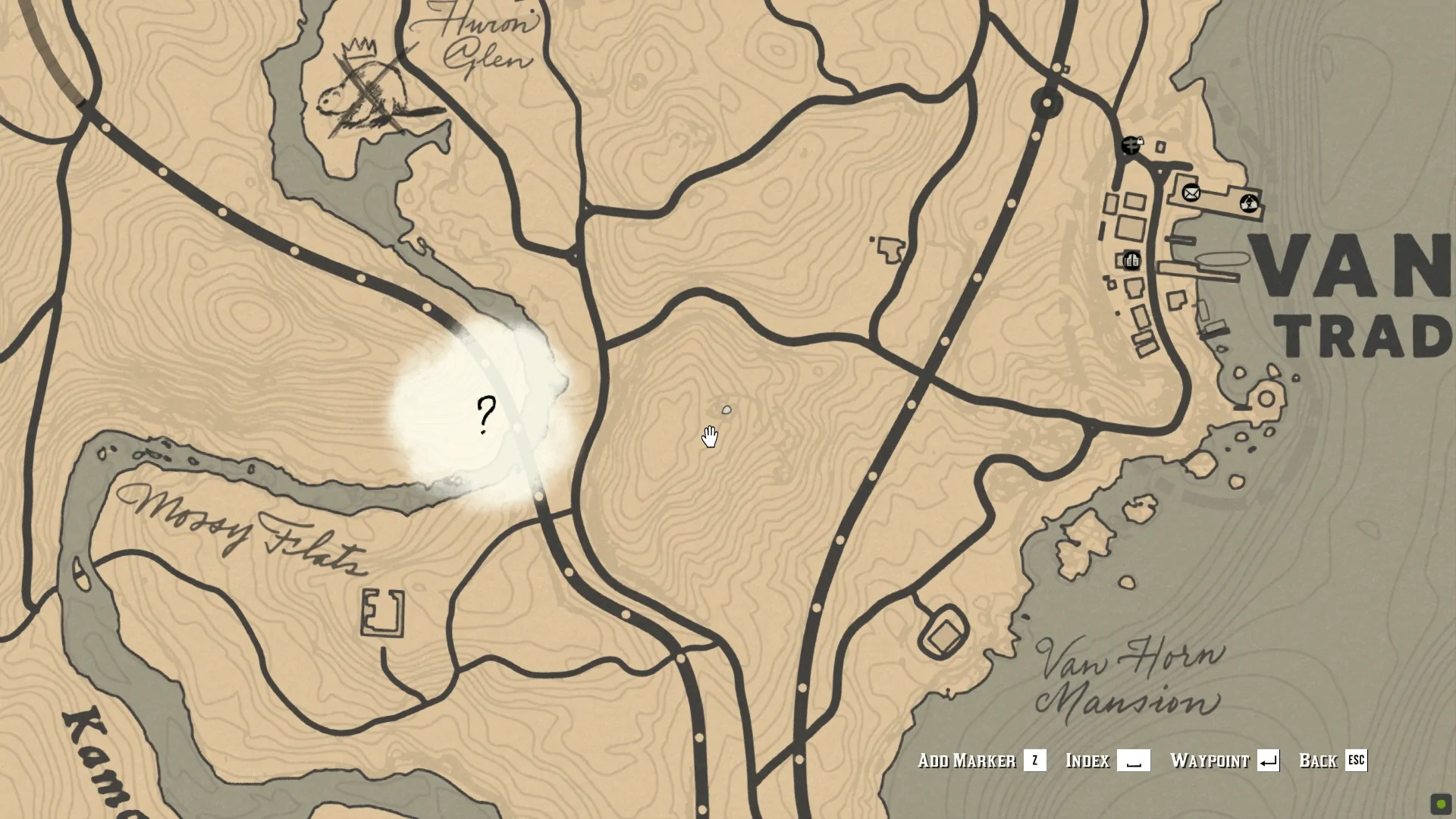The height and width of the screenshot is (819, 1456).
Task: Open the map Index
Action: tap(1087, 761)
